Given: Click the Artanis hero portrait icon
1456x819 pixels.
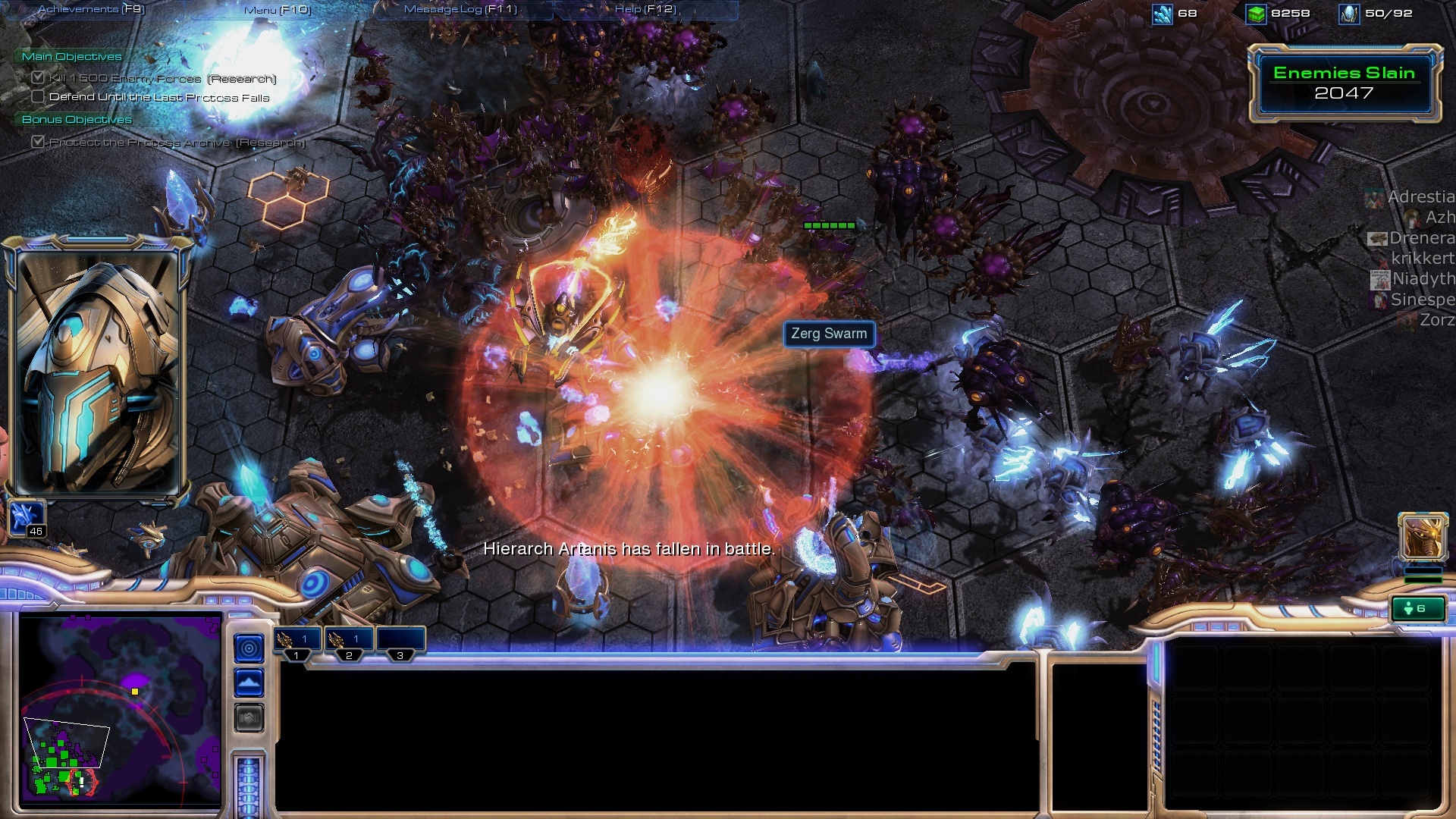Looking at the screenshot, I should coord(1422,537).
